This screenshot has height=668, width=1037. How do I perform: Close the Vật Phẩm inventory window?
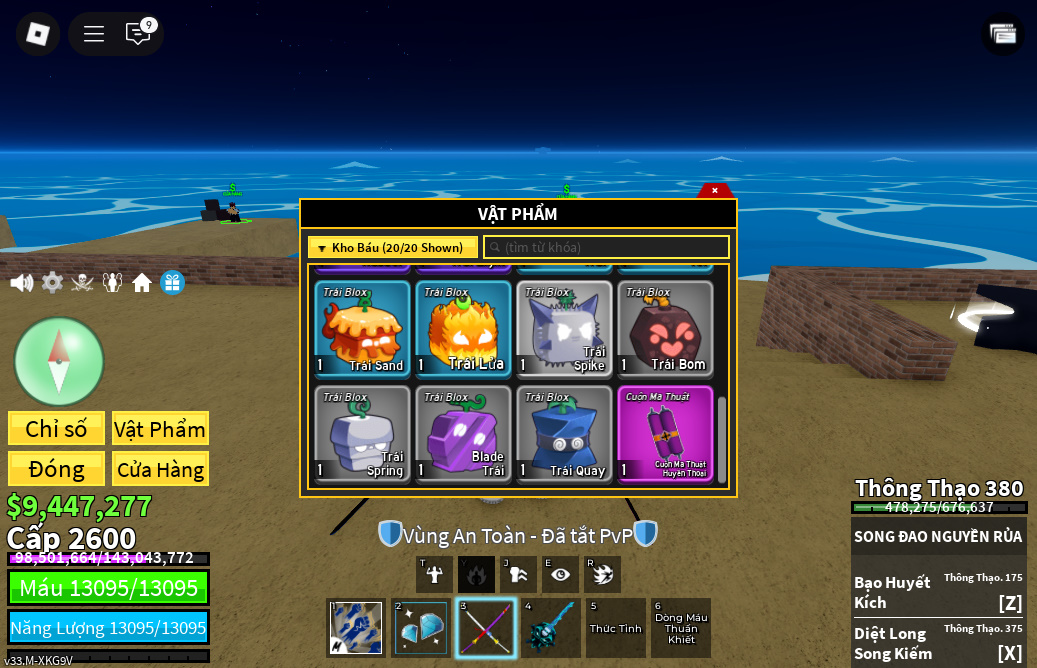tap(715, 190)
